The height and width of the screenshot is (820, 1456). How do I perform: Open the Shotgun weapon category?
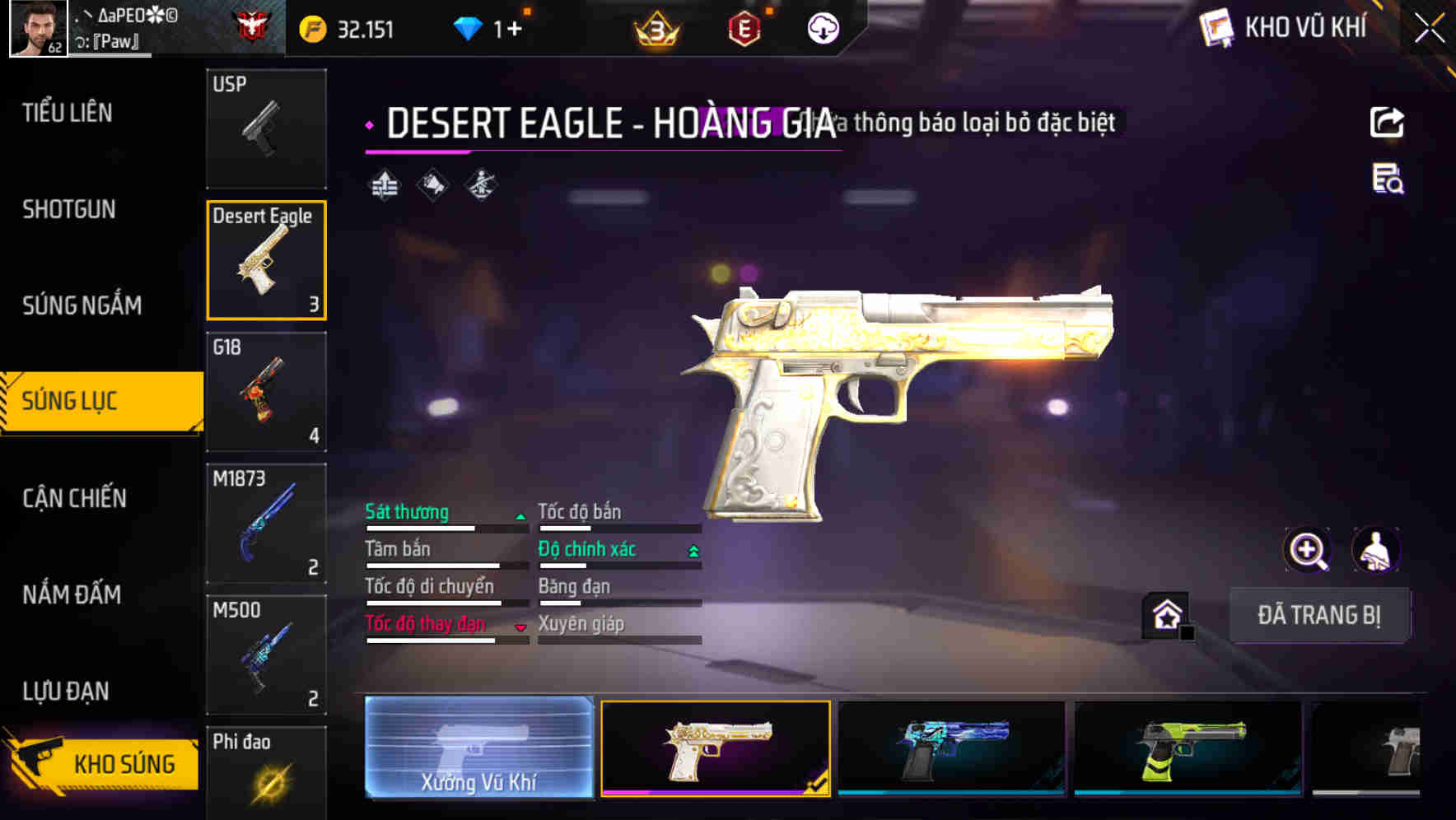pyautogui.click(x=69, y=209)
